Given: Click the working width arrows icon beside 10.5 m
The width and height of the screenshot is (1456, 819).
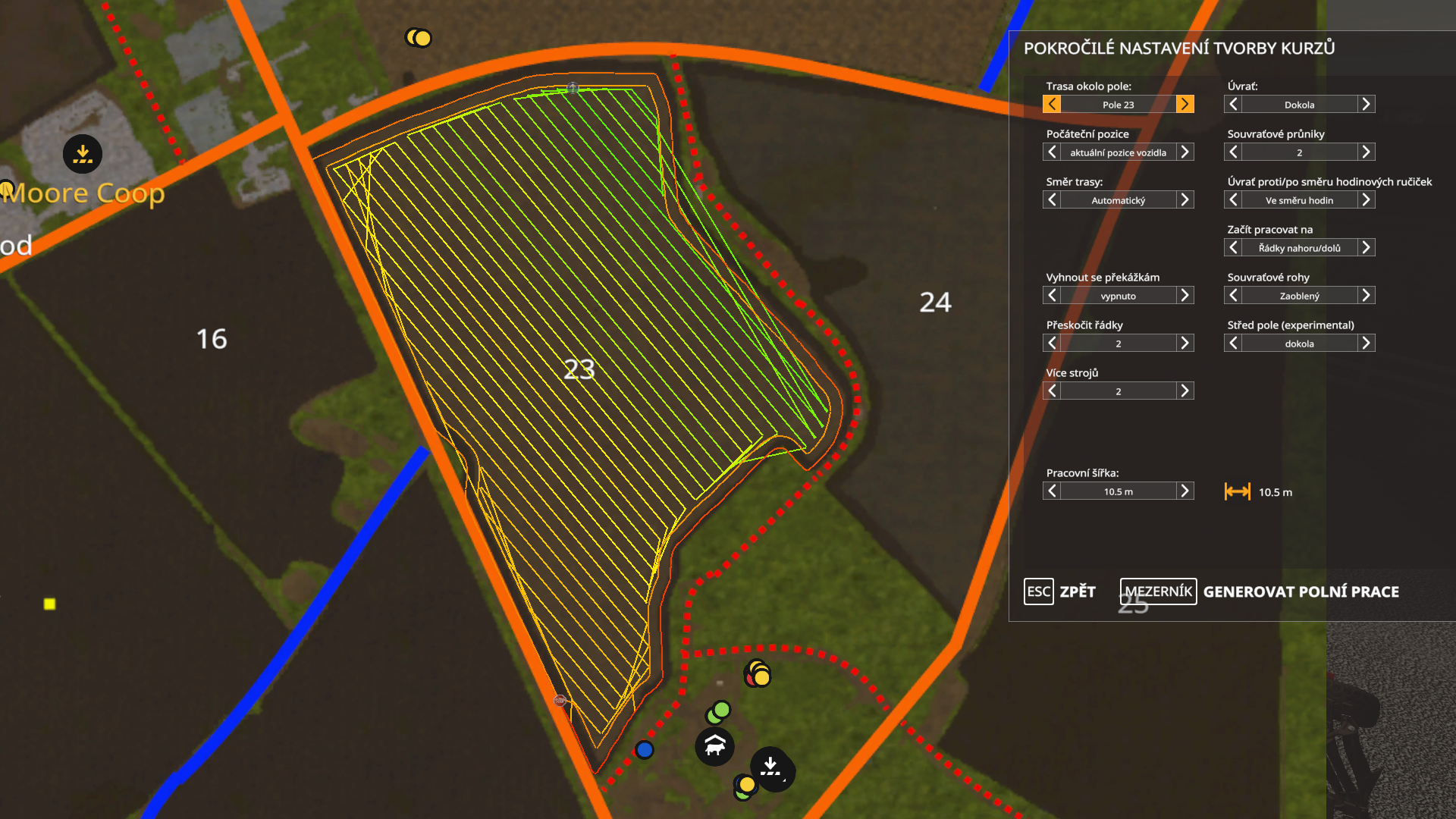Looking at the screenshot, I should tap(1237, 491).
